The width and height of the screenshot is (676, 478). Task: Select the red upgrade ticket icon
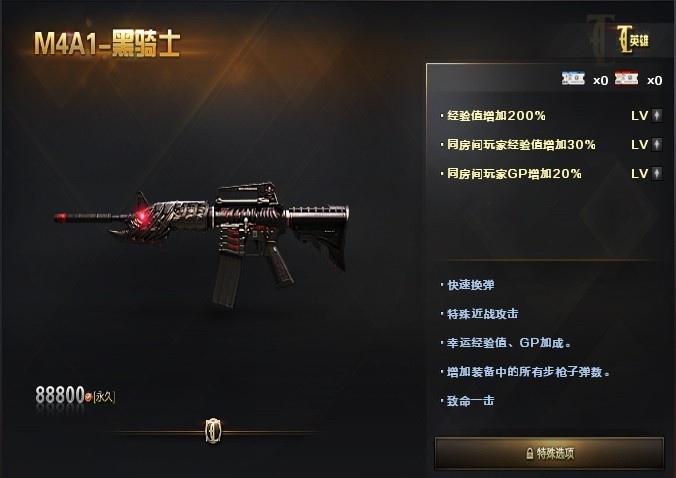point(628,80)
